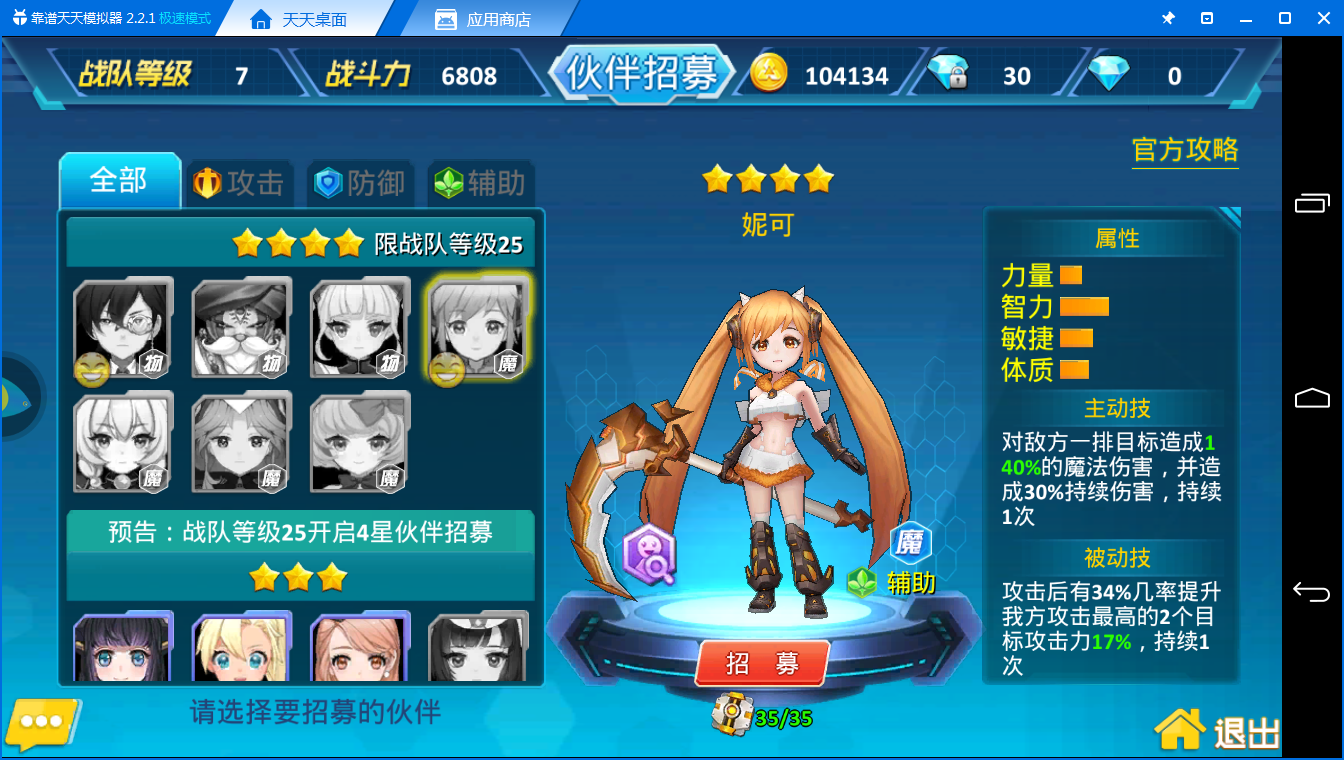The width and height of the screenshot is (1344, 760).
Task: Select the first 魔 character portrait in second row
Action: [122, 443]
